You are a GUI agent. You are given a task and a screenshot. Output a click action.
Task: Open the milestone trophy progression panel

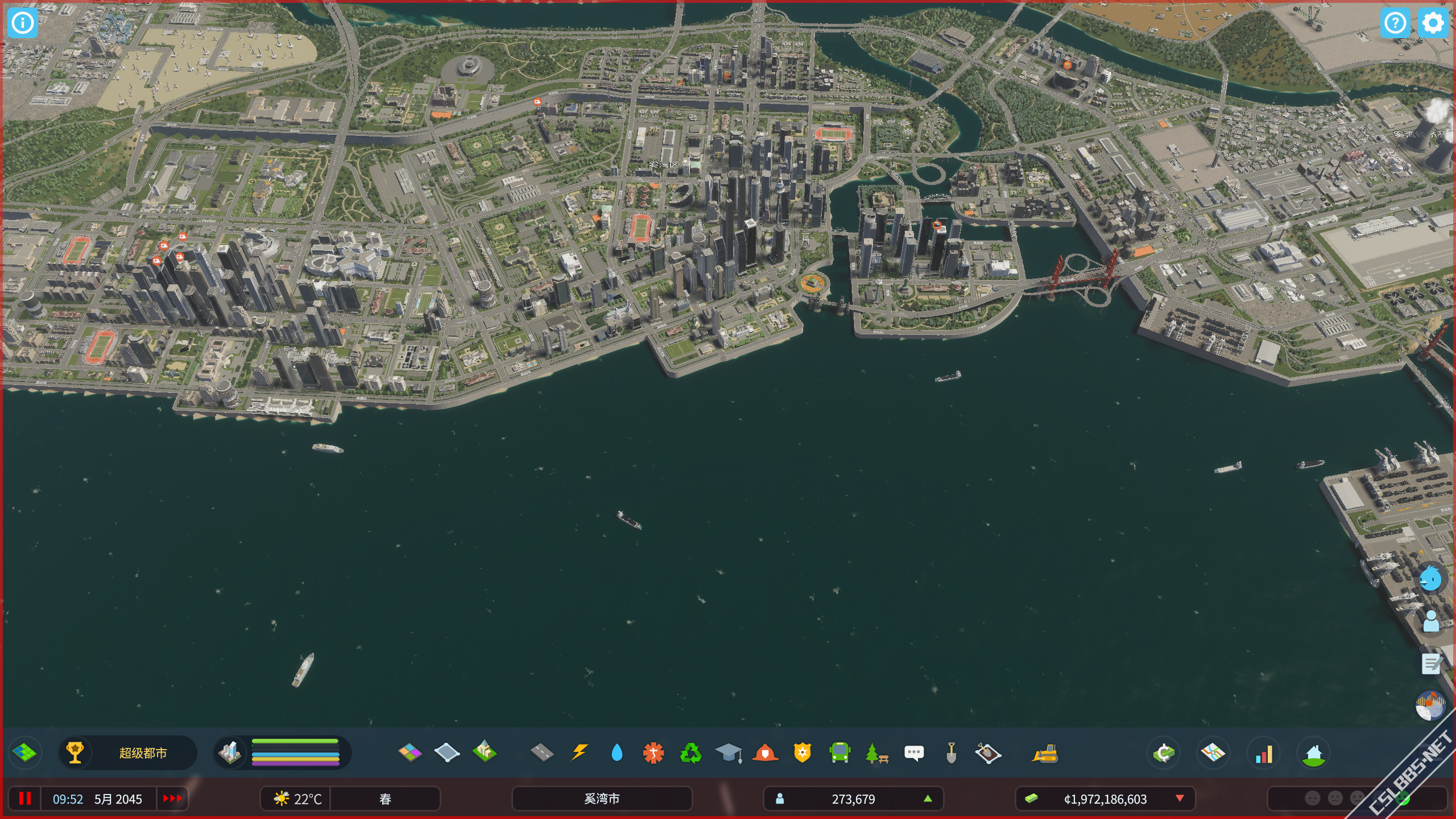click(75, 752)
